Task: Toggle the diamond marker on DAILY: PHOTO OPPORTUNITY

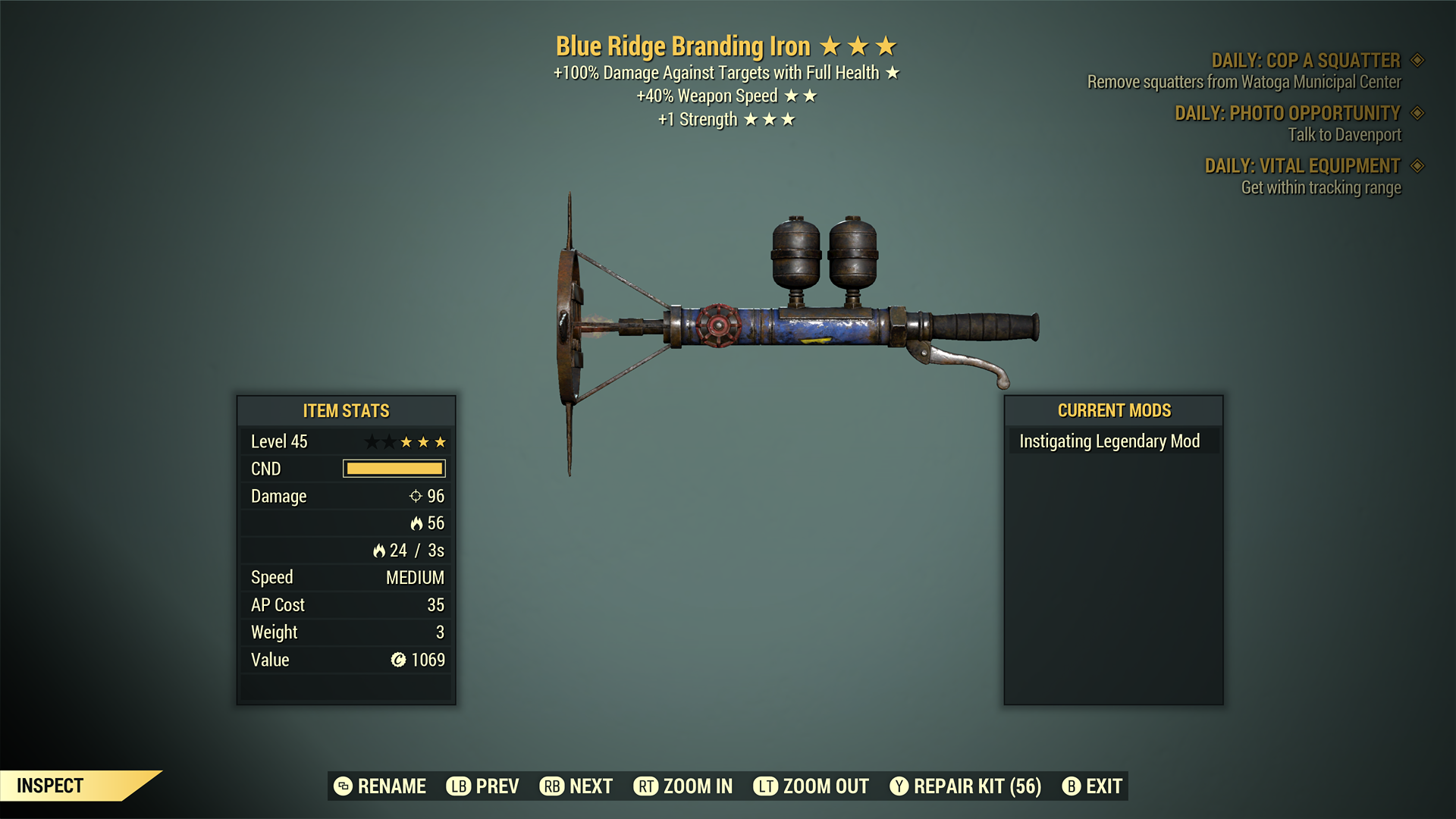Action: (x=1418, y=113)
